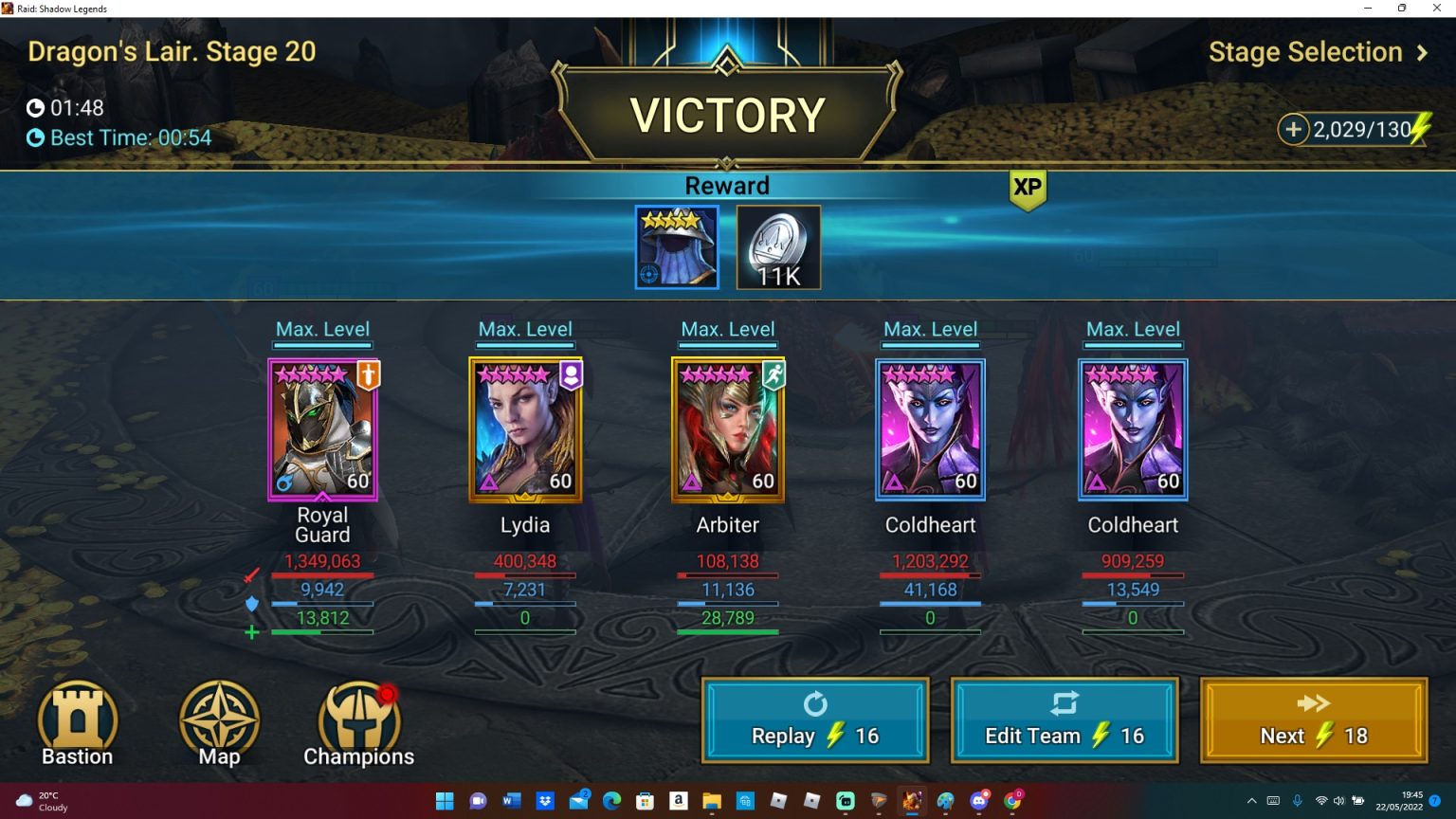Click the plus icon to buy more energy
1456x819 pixels.
[x=1294, y=128]
